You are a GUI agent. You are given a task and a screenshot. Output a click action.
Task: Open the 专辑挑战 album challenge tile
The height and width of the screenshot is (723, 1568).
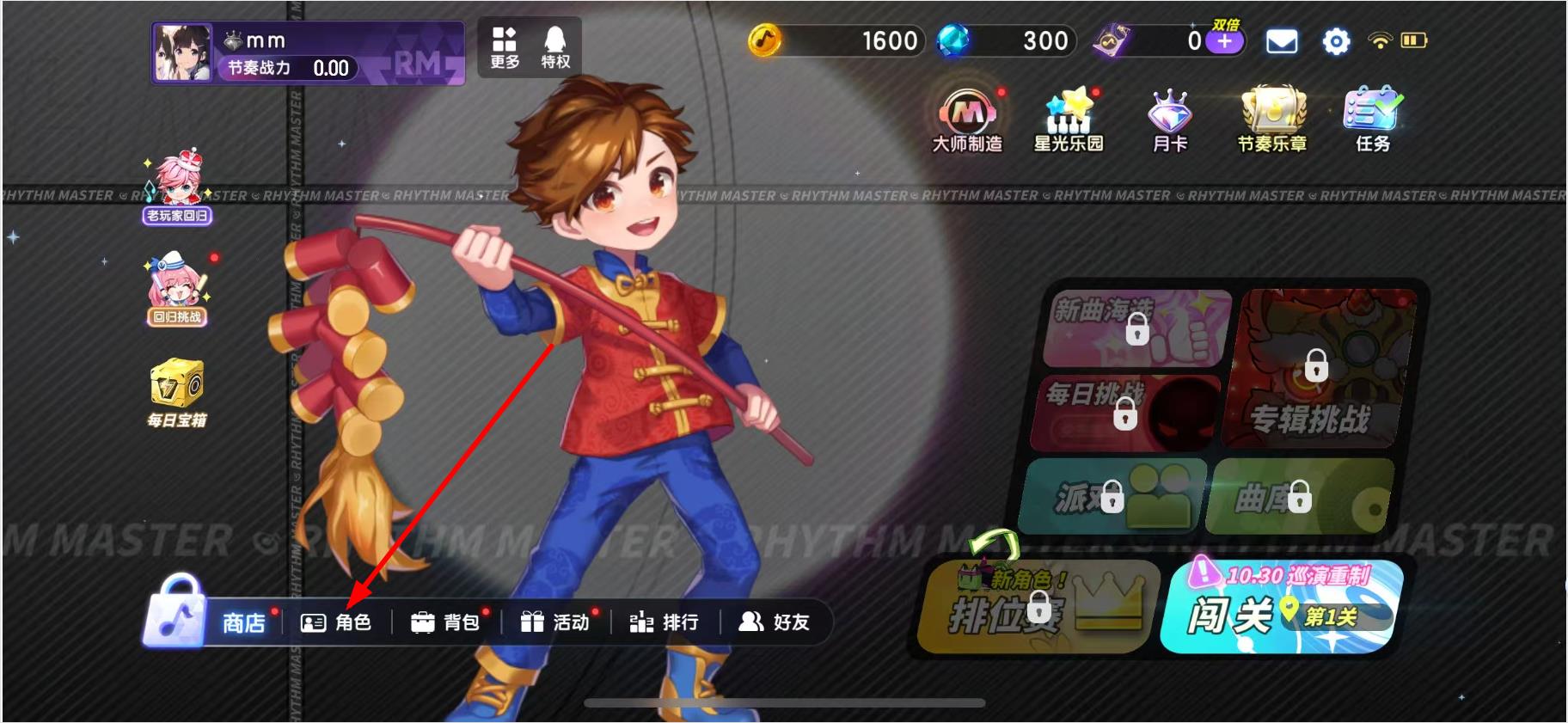point(1315,370)
